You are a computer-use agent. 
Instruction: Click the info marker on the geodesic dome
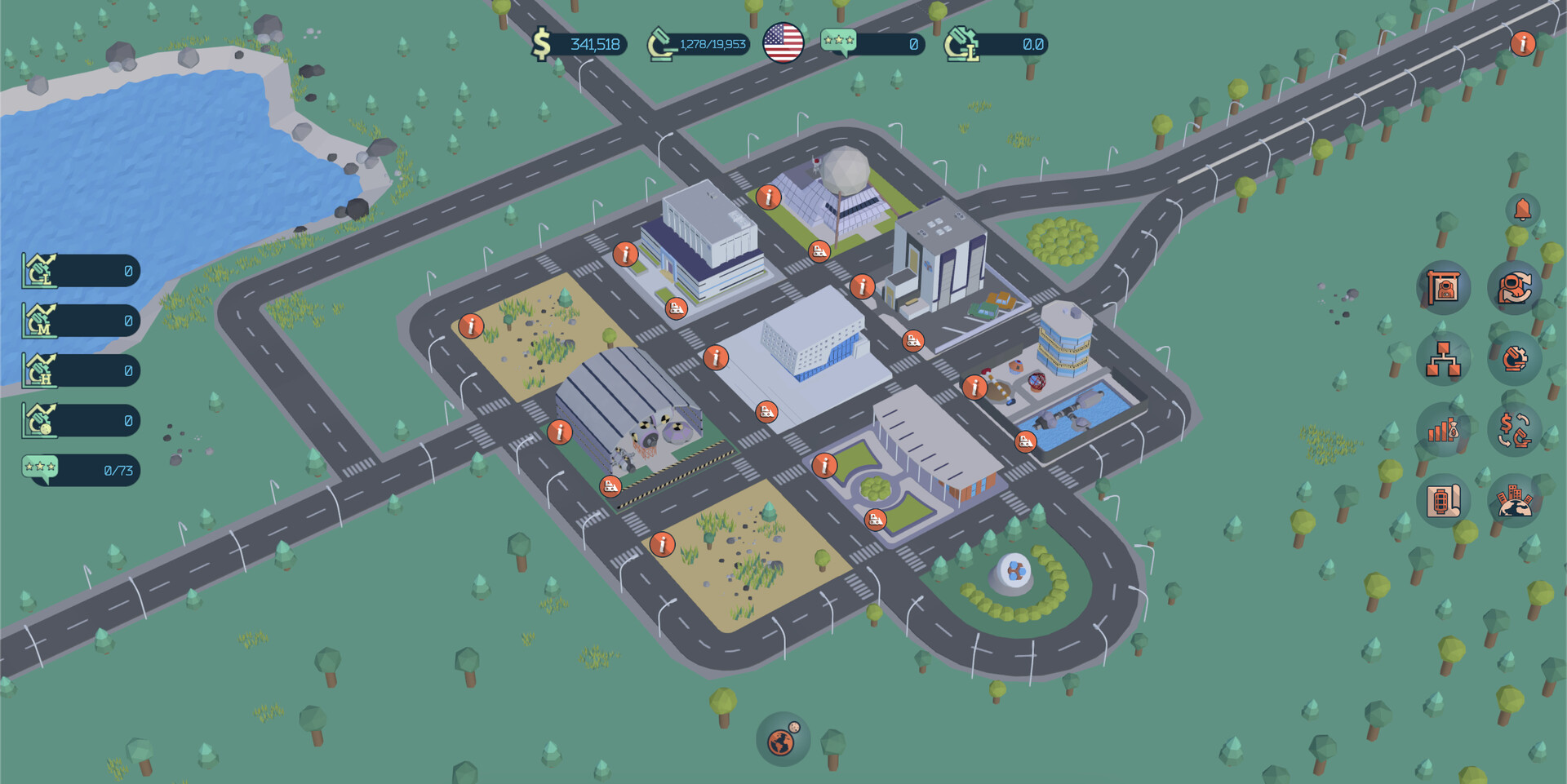(x=767, y=196)
